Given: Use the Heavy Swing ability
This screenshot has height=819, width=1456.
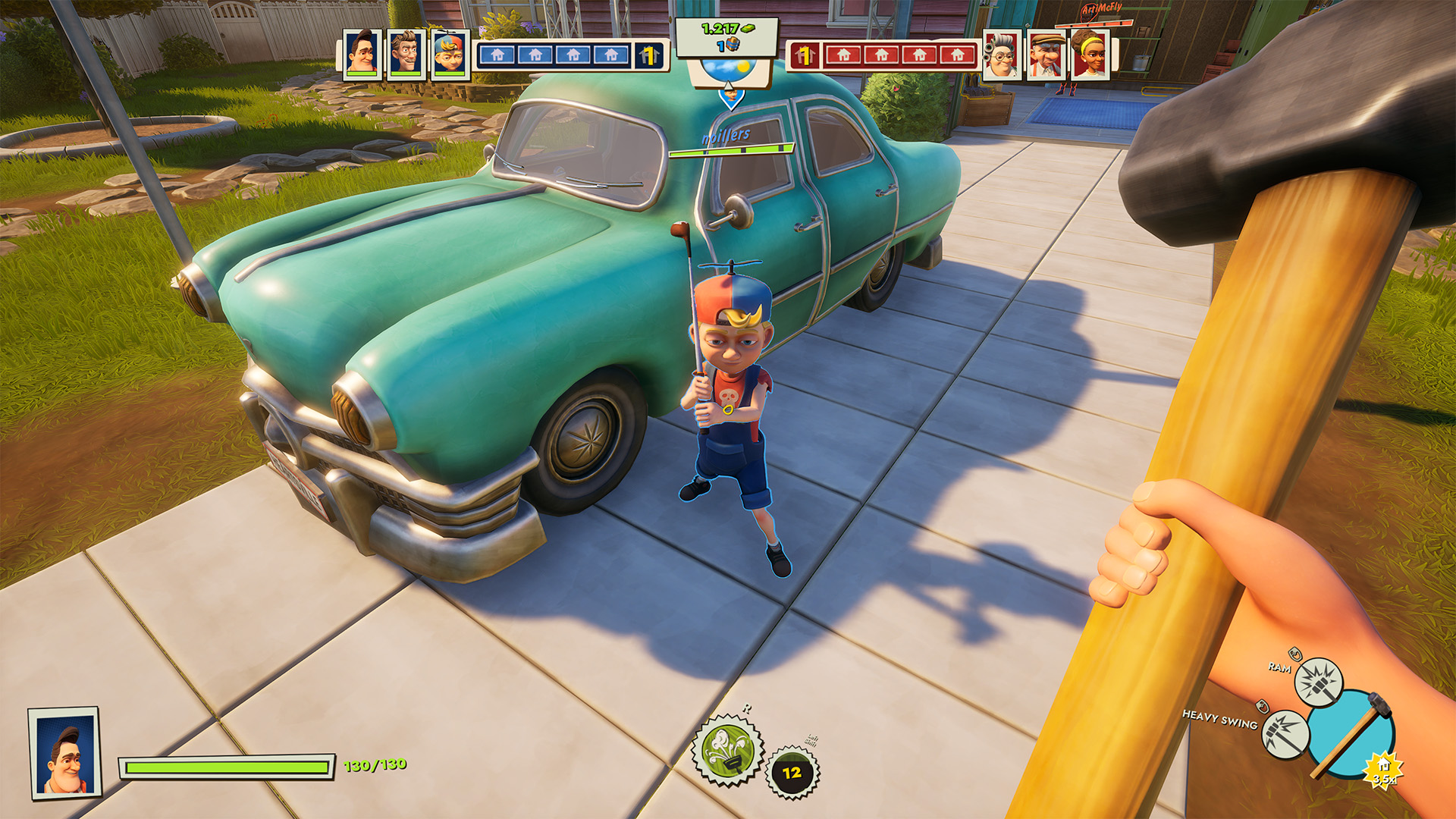Looking at the screenshot, I should click(1285, 733).
